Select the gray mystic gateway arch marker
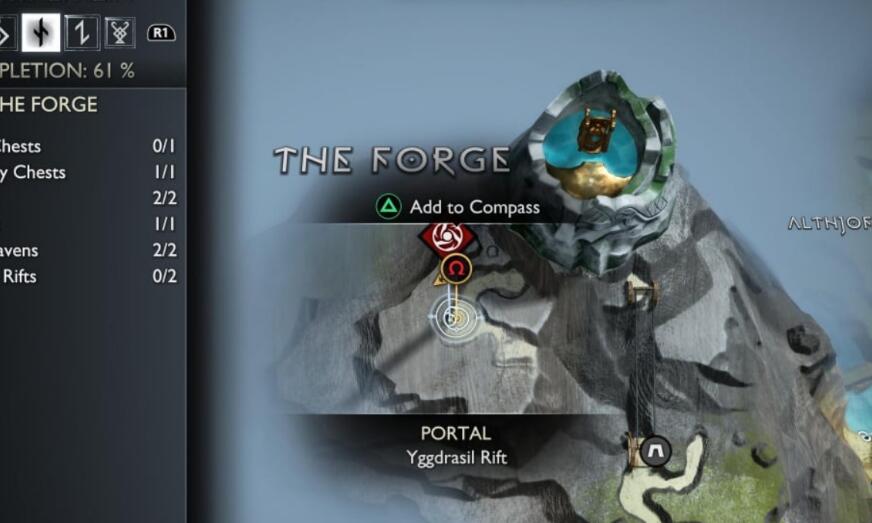The height and width of the screenshot is (523, 872). [656, 450]
